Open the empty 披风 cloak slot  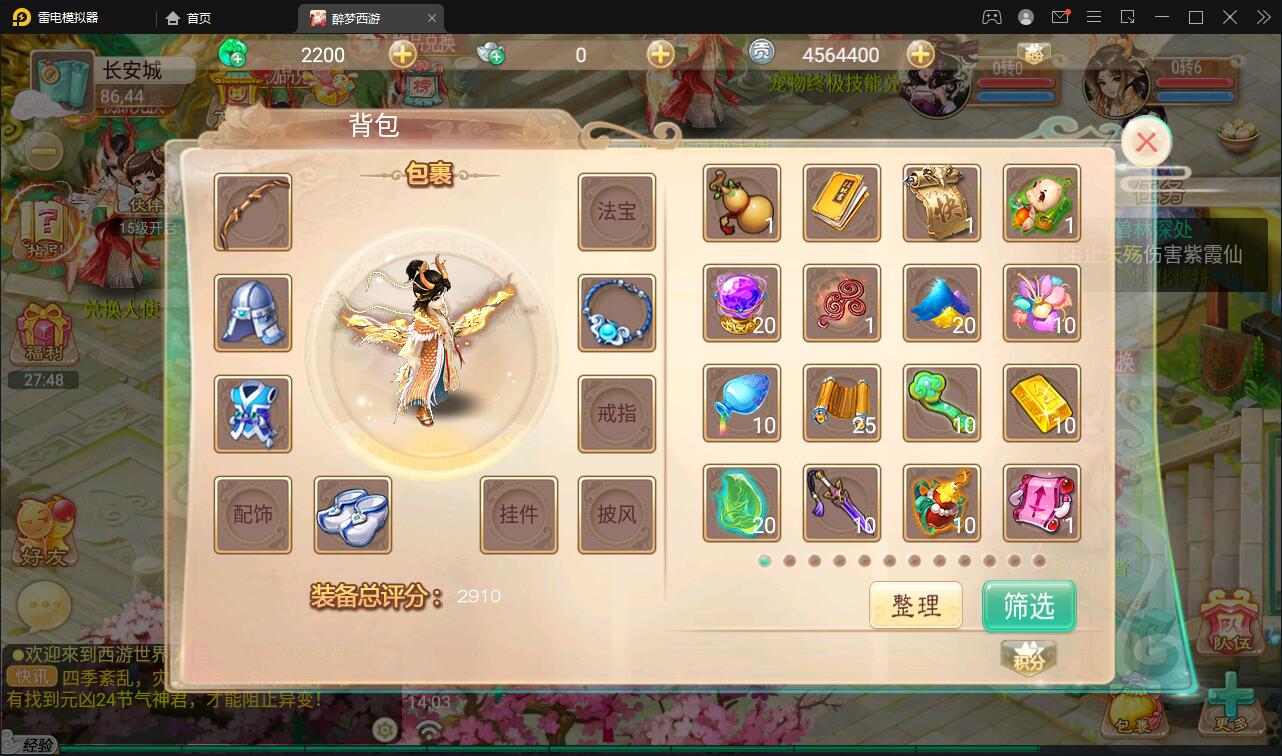click(617, 514)
